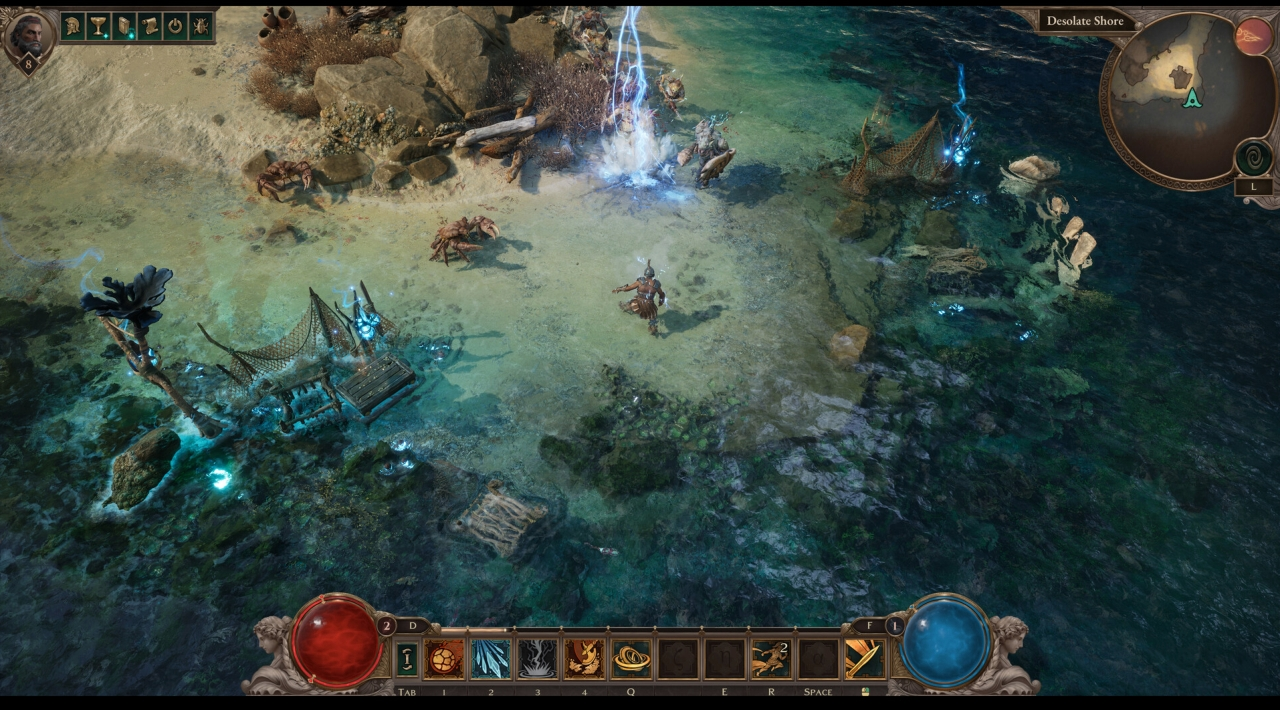Activate the green spiral portal button
The image size is (1280, 710).
(1253, 157)
